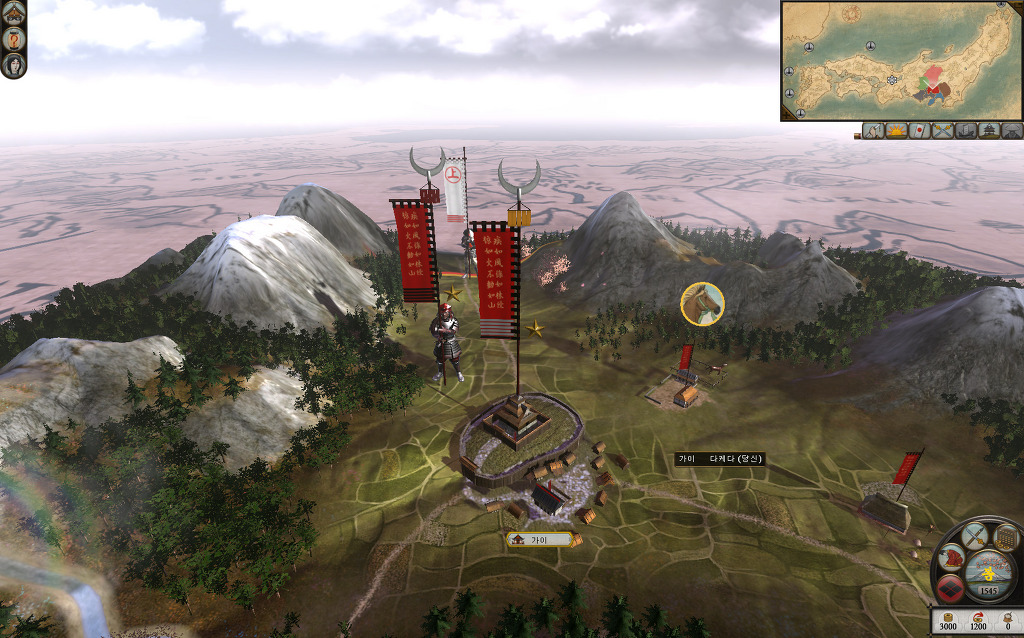Toggle the rising sun map filter
This screenshot has height=638, width=1024.
(x=896, y=131)
